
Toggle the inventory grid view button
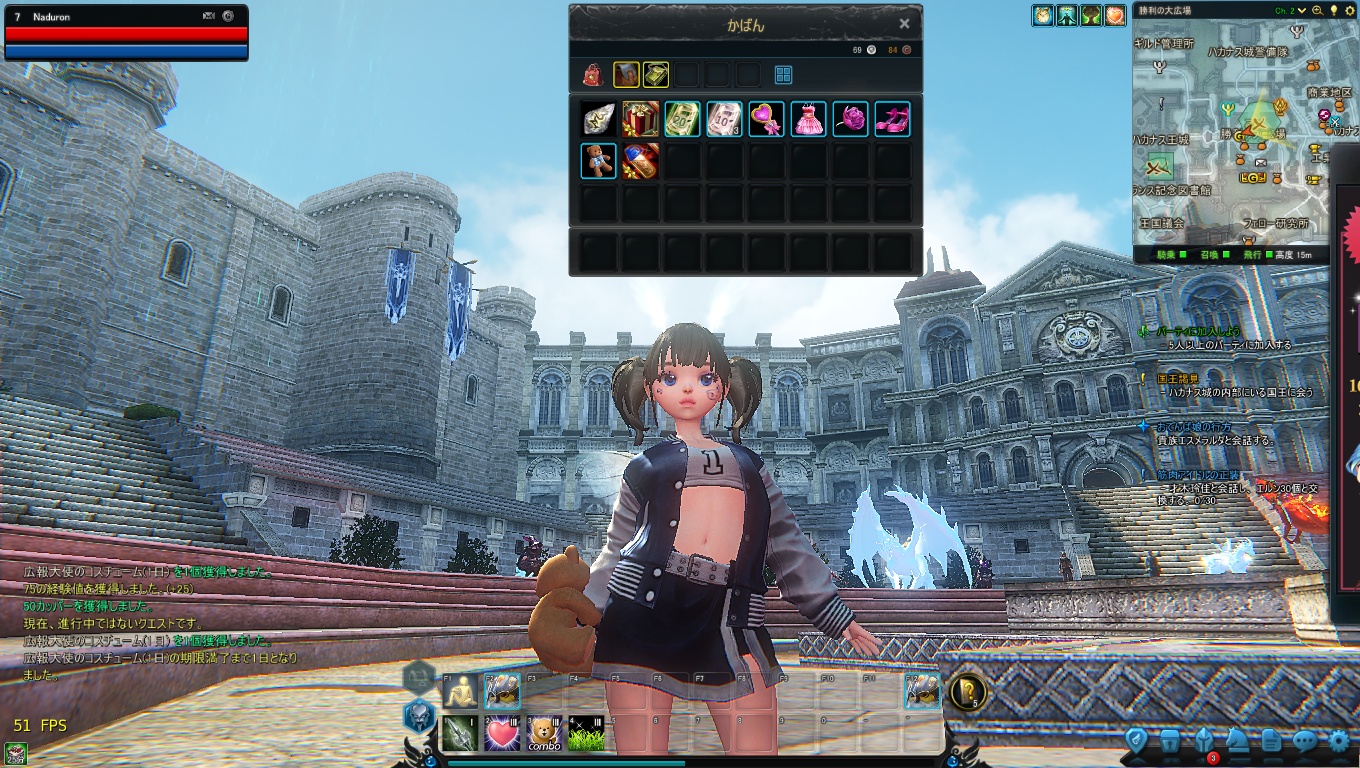[783, 75]
